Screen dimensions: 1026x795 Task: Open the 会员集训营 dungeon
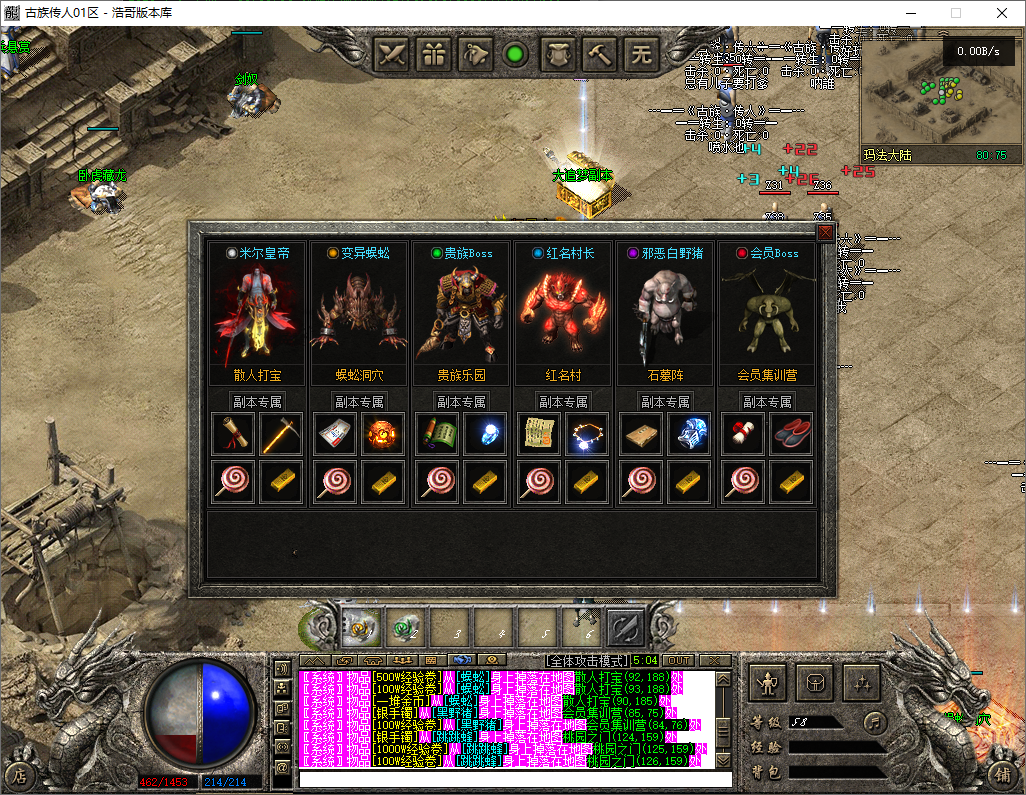[x=767, y=375]
